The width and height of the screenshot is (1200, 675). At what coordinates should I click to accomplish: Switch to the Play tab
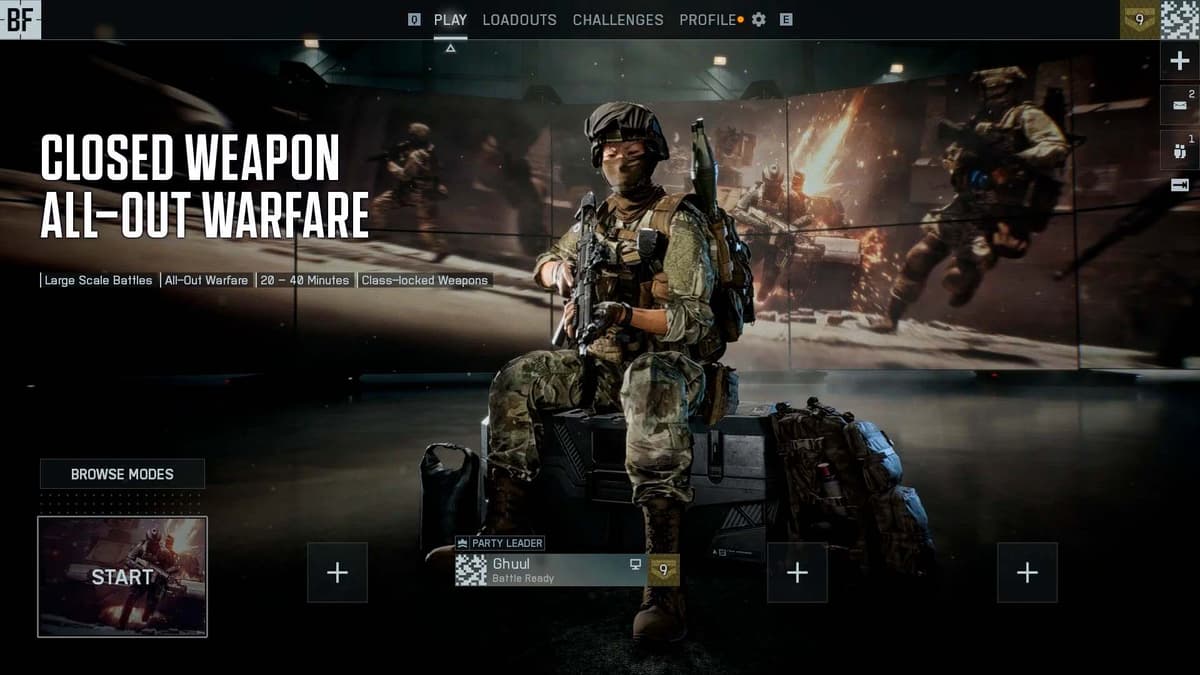click(x=450, y=20)
